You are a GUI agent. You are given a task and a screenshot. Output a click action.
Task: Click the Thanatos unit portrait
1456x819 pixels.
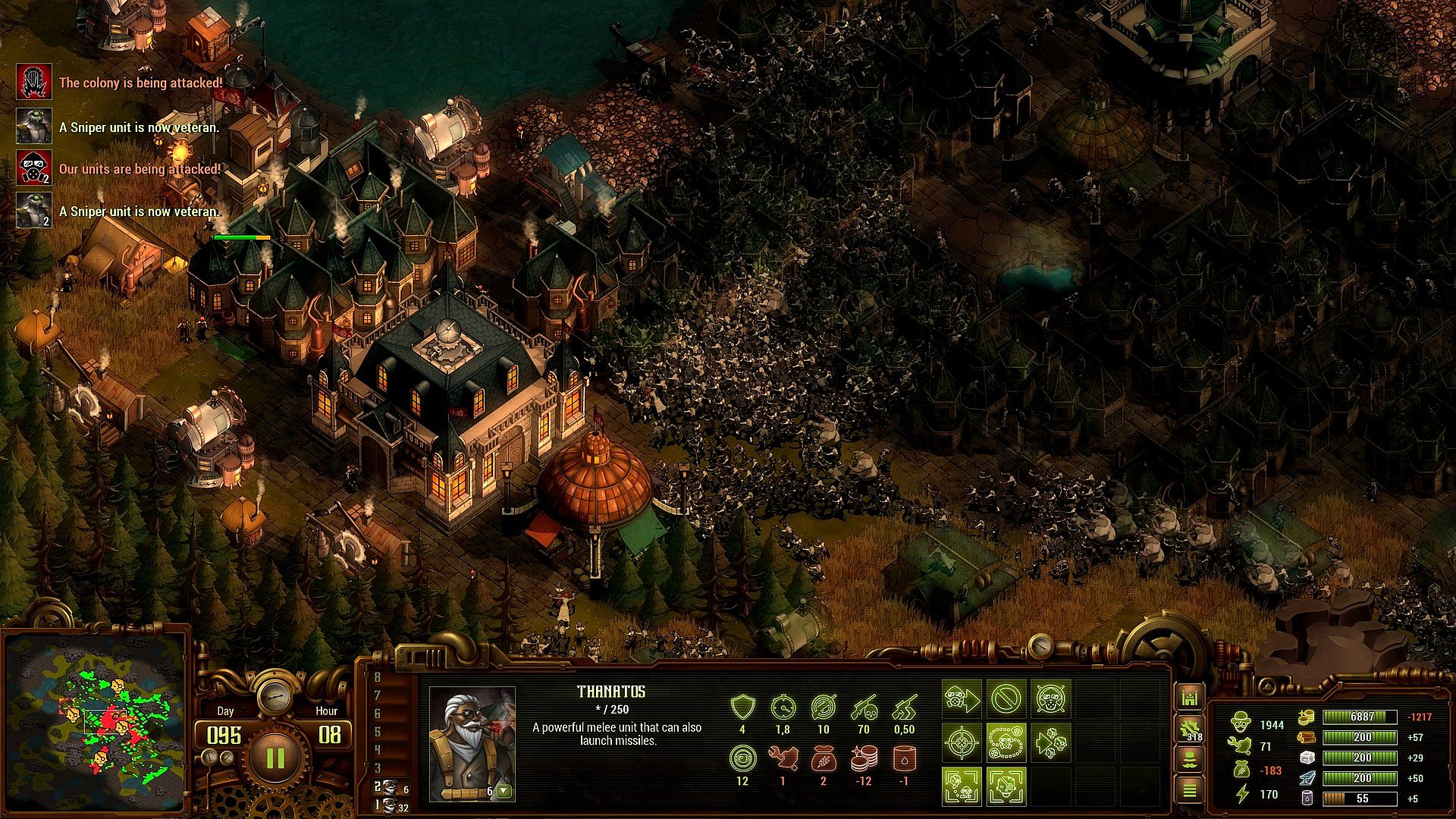click(472, 743)
